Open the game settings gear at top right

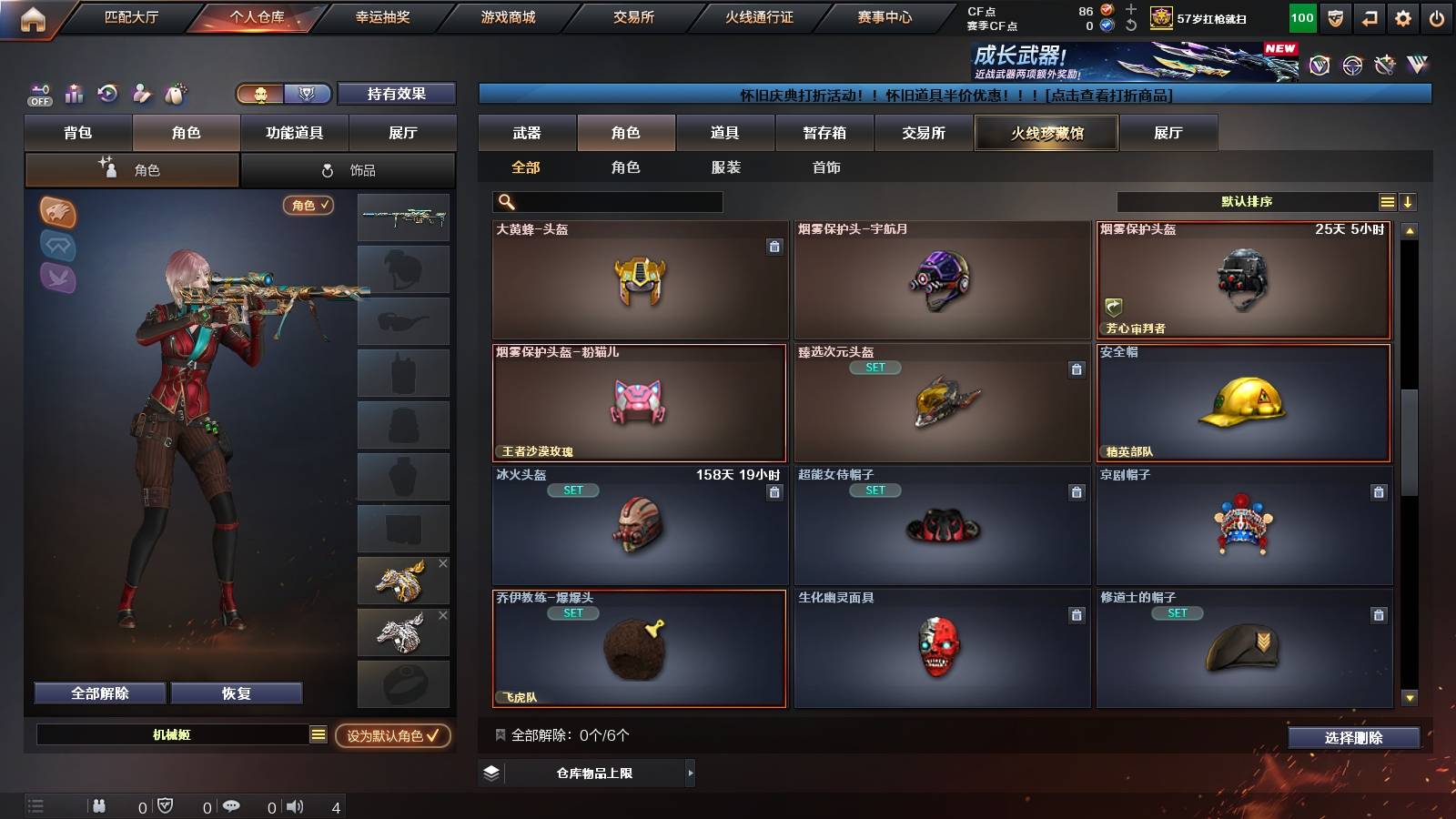pyautogui.click(x=1403, y=16)
